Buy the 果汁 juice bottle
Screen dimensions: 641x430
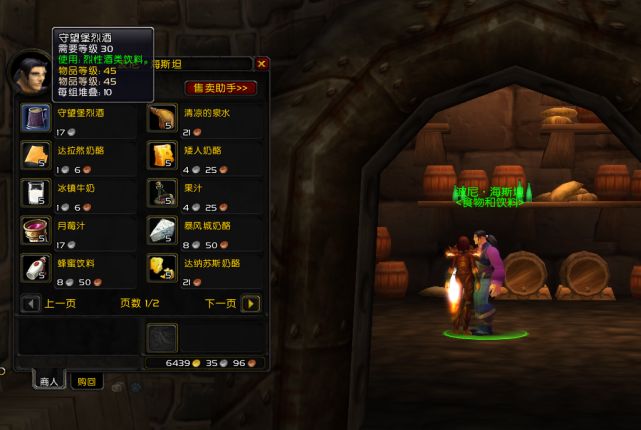[161, 192]
